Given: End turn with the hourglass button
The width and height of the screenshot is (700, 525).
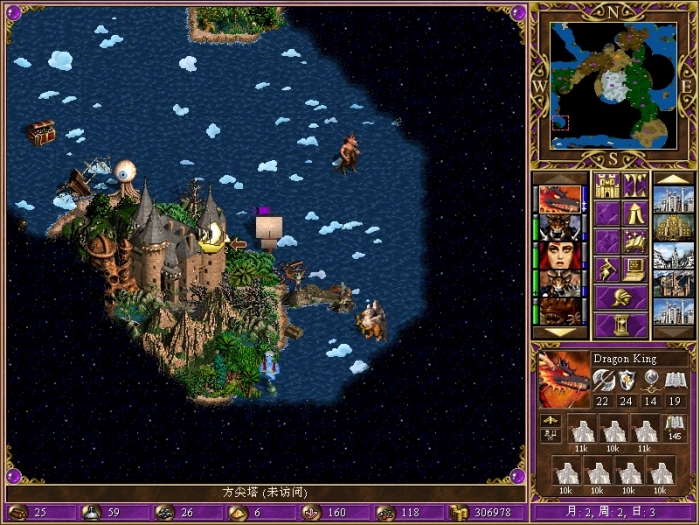Looking at the screenshot, I should (620, 325).
